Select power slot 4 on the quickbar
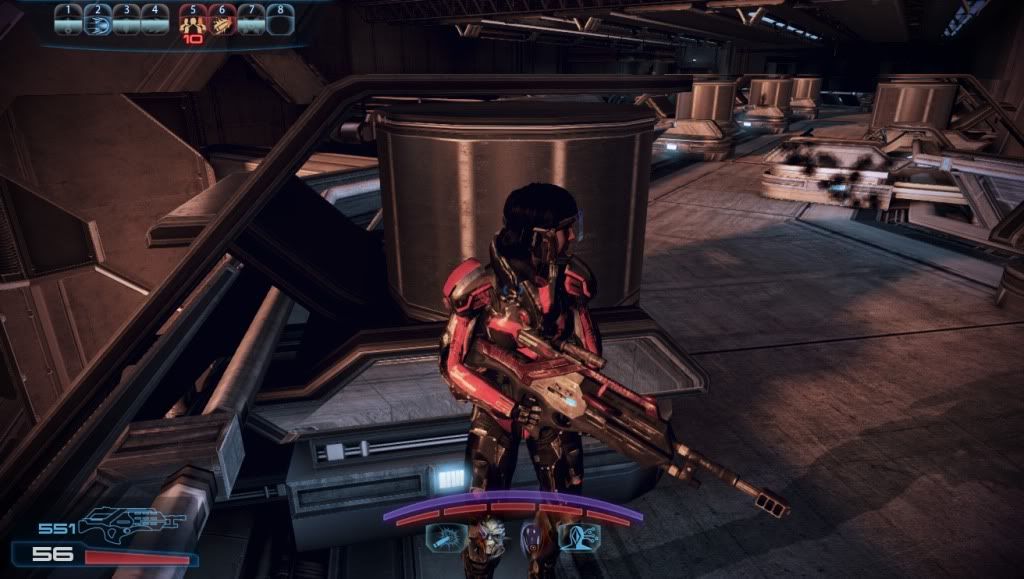Image resolution: width=1024 pixels, height=579 pixels. pyautogui.click(x=155, y=20)
